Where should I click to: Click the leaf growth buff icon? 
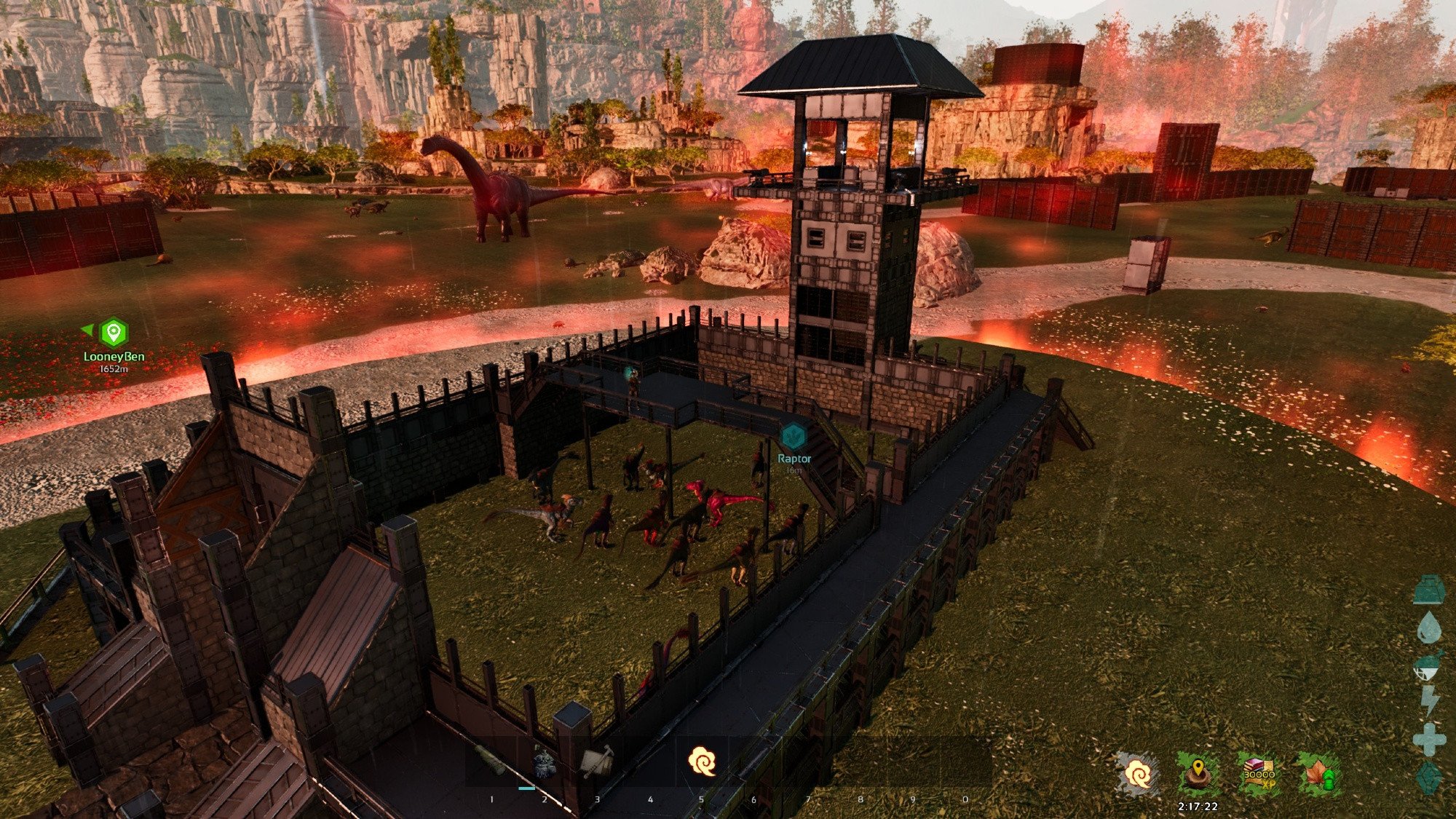pyautogui.click(x=1319, y=772)
